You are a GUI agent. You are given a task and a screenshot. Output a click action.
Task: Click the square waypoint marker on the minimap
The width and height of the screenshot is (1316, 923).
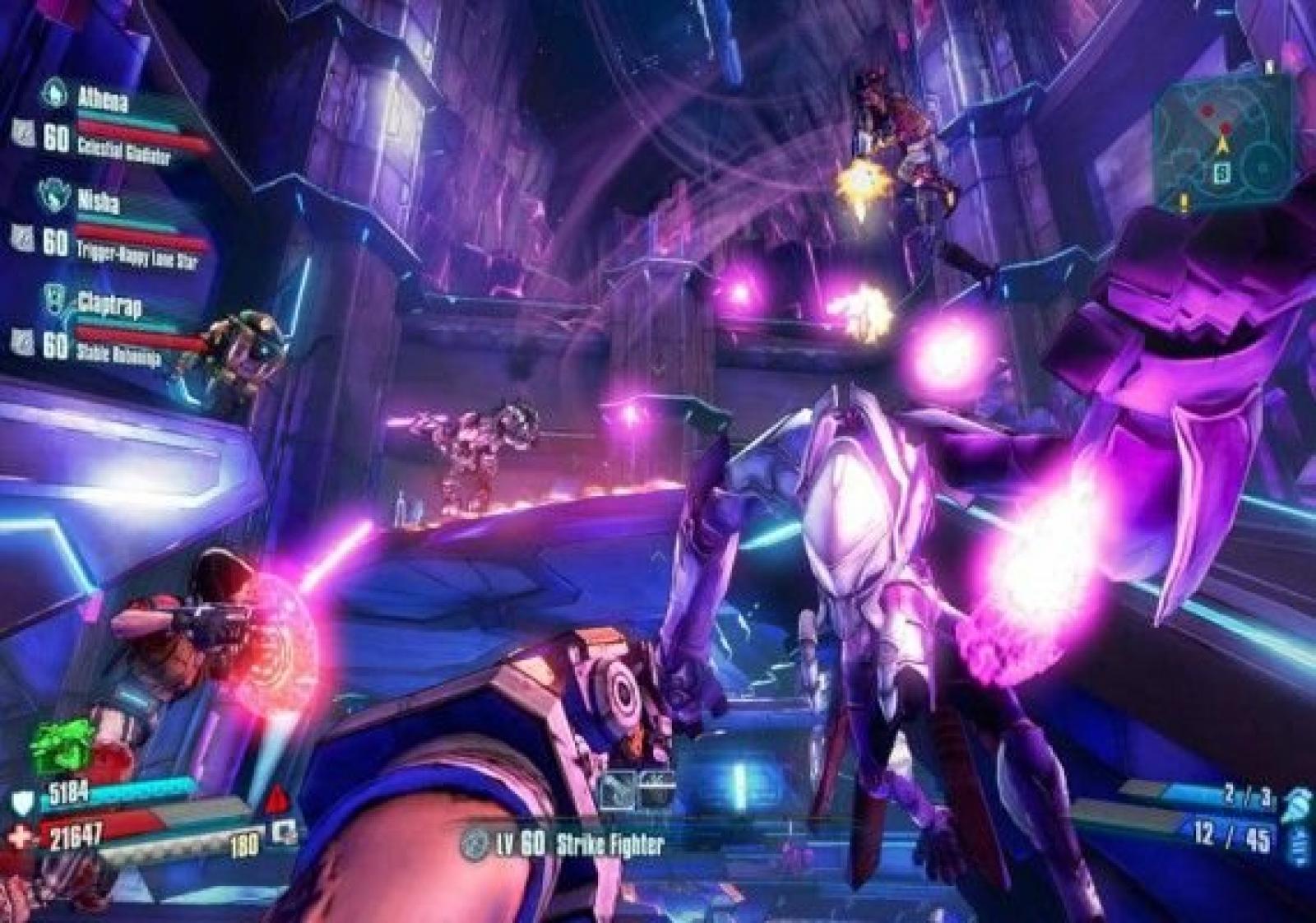(x=1223, y=174)
